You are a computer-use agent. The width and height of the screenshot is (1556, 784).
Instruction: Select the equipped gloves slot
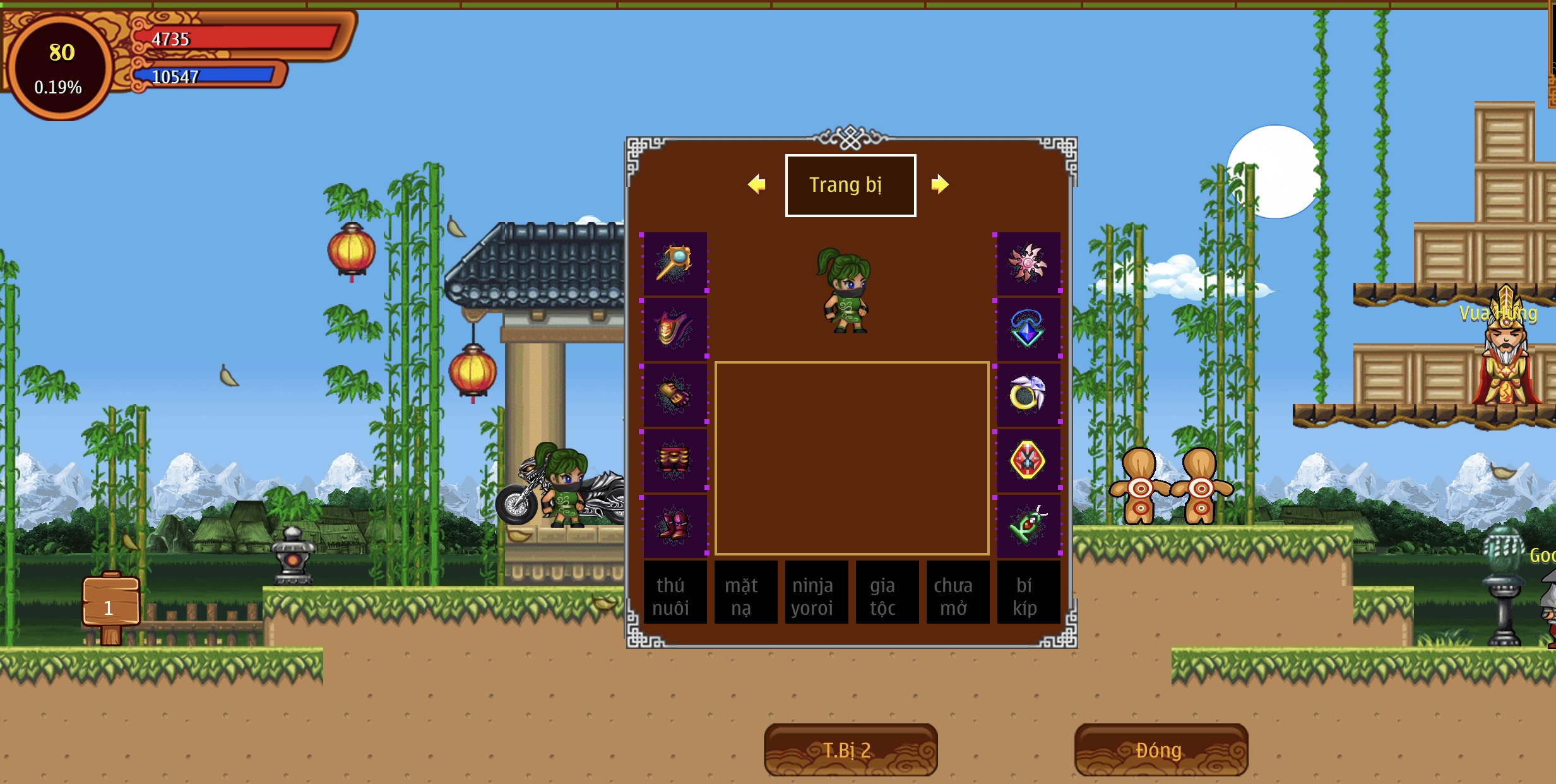(x=675, y=395)
